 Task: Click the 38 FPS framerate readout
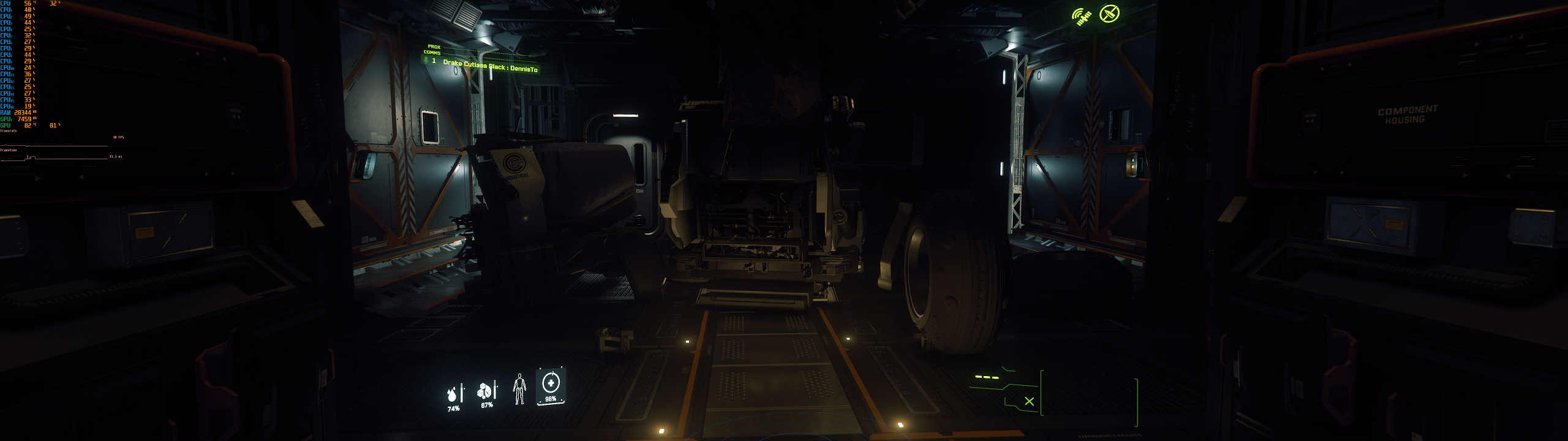[118, 137]
